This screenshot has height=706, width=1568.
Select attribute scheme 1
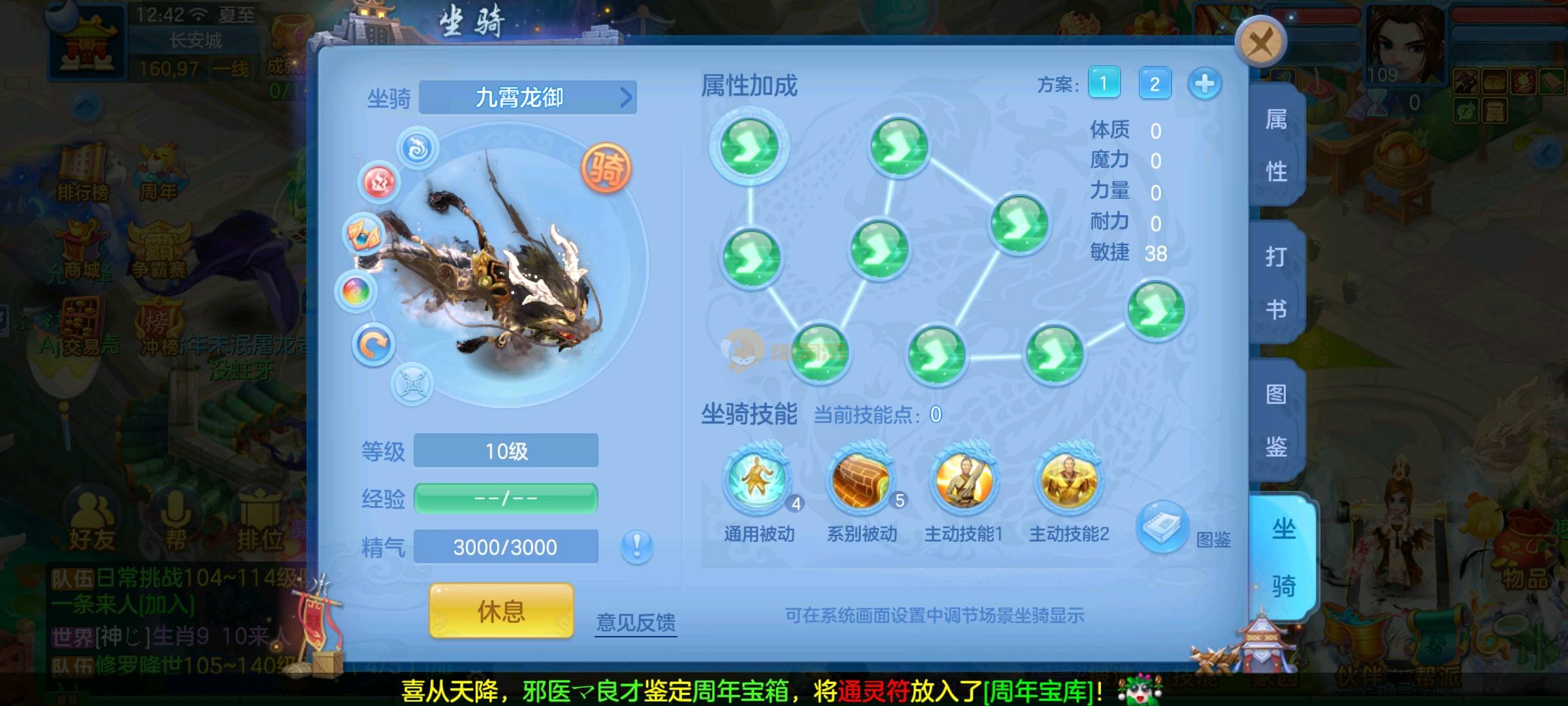click(1104, 84)
